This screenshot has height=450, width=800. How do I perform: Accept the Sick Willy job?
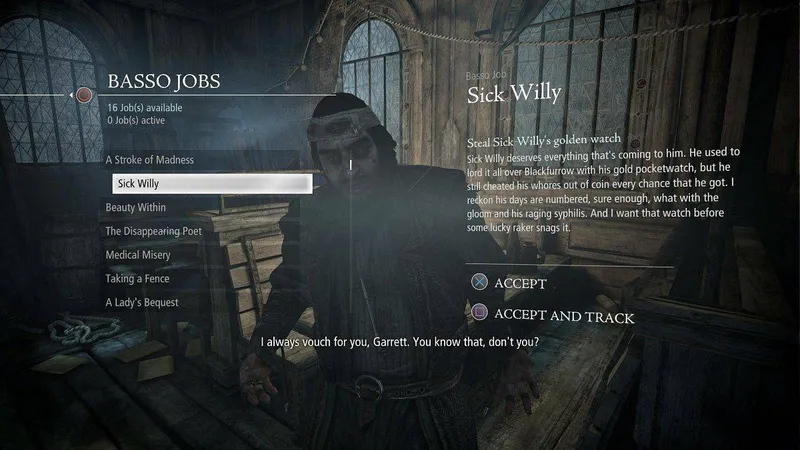pyautogui.click(x=520, y=284)
